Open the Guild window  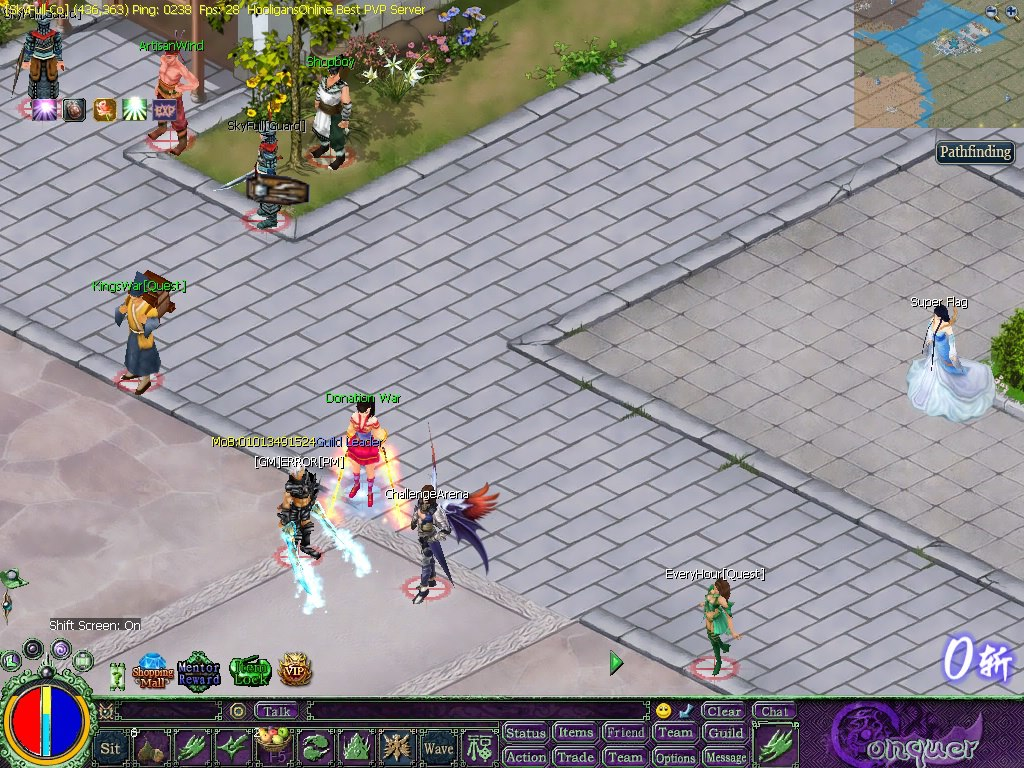coord(726,733)
